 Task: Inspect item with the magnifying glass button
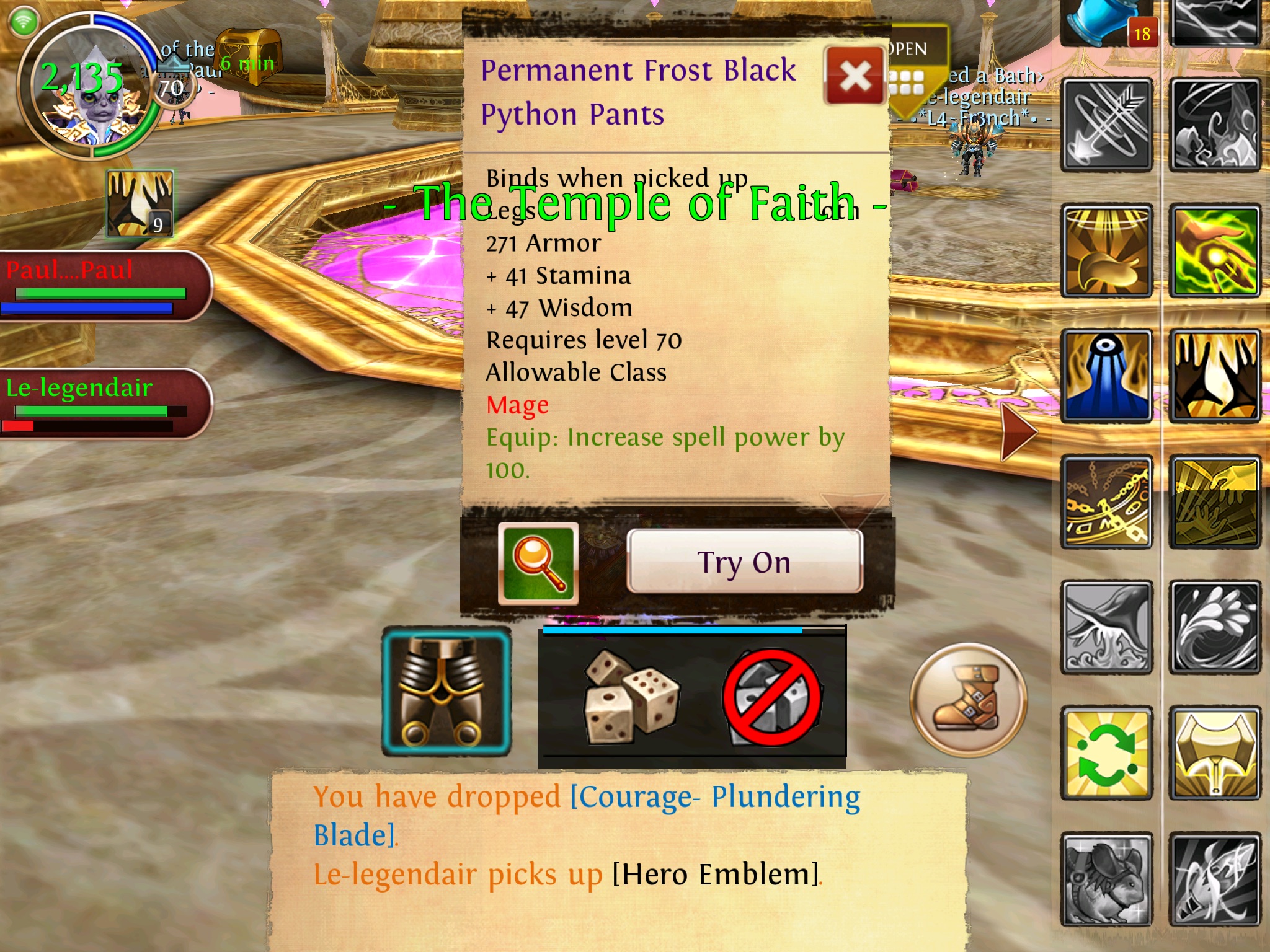coord(538,563)
